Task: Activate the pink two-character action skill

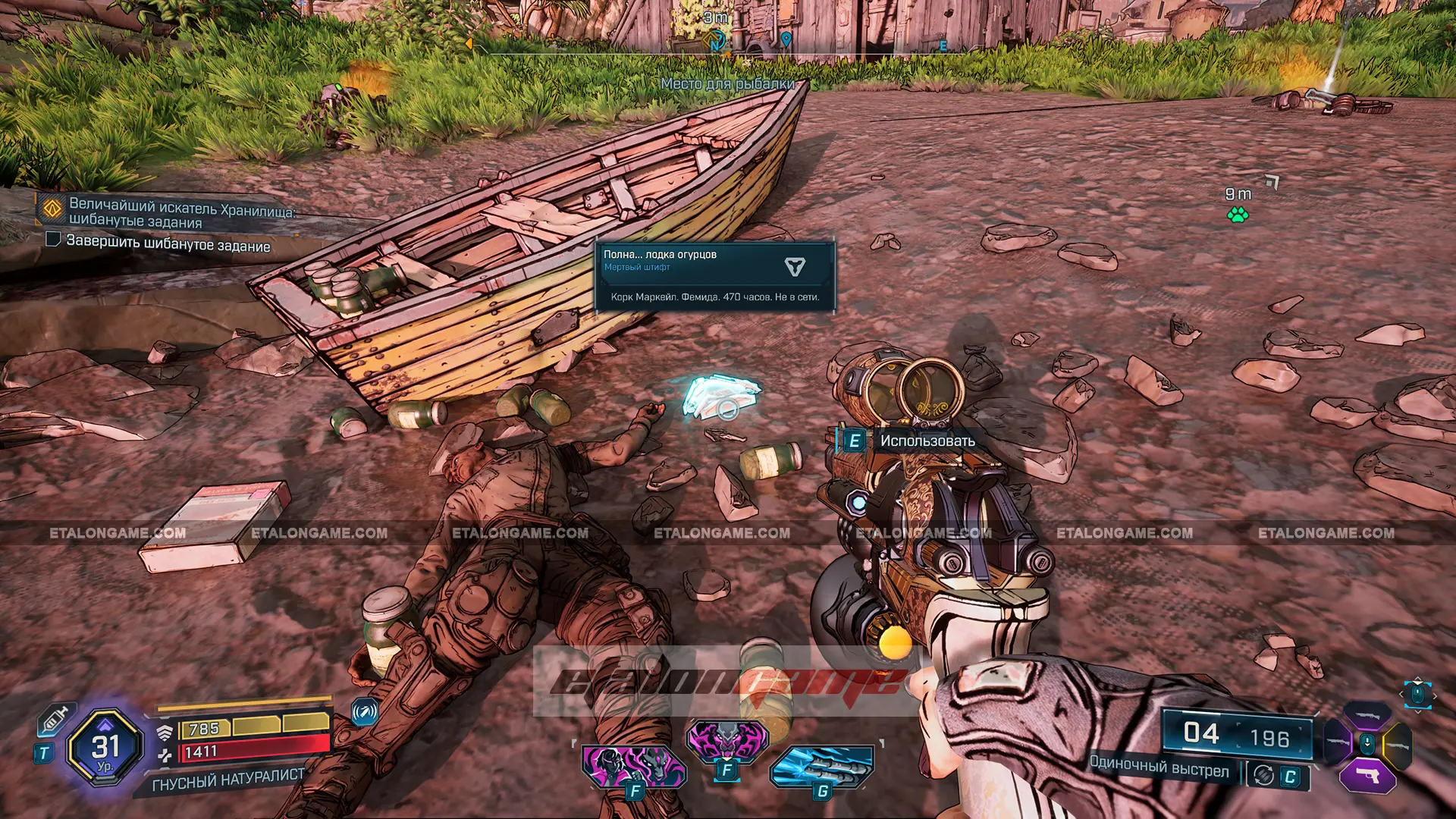Action: (634, 764)
